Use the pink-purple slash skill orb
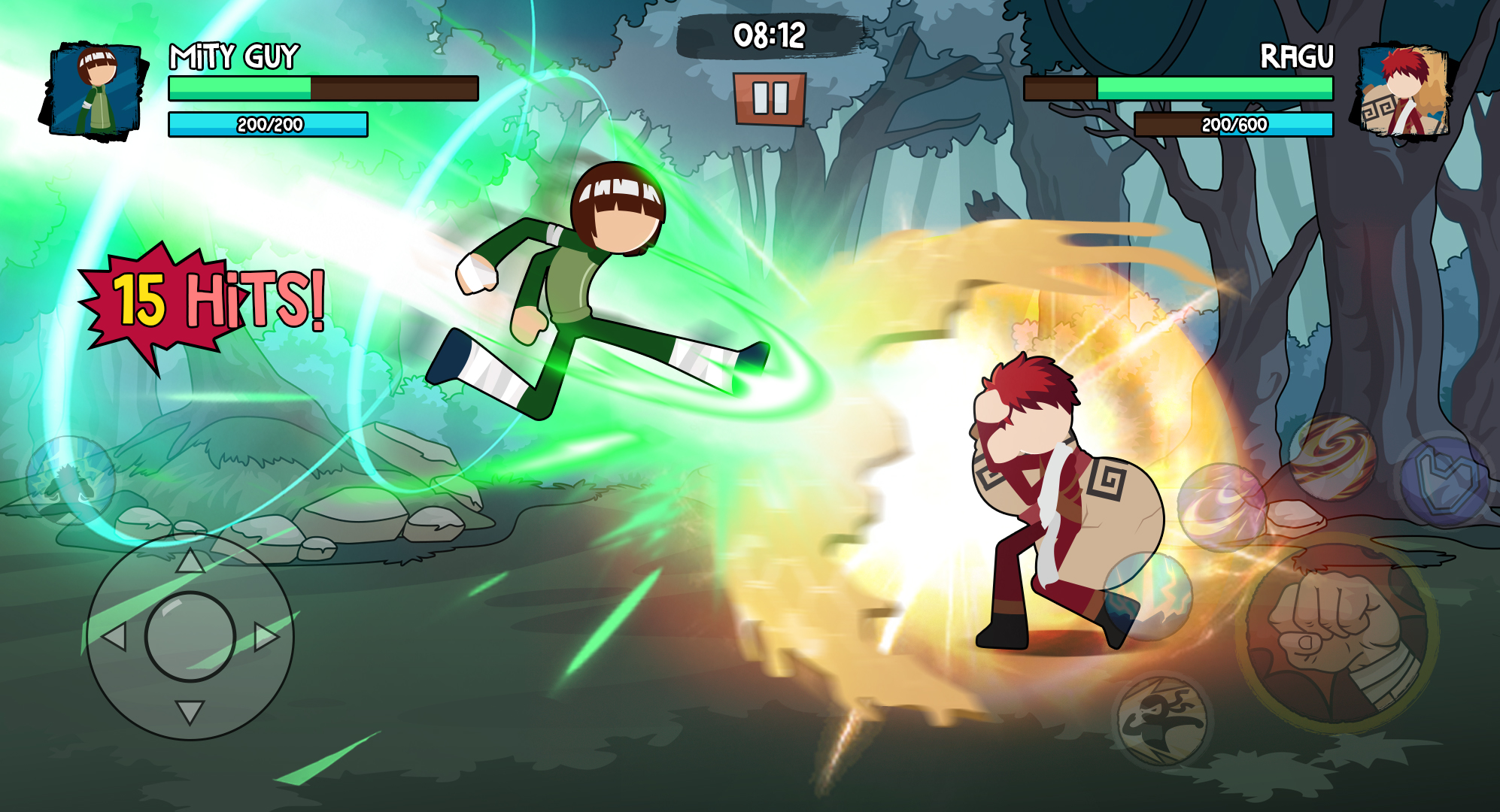Screen dimensions: 1500x812 (1221, 507)
